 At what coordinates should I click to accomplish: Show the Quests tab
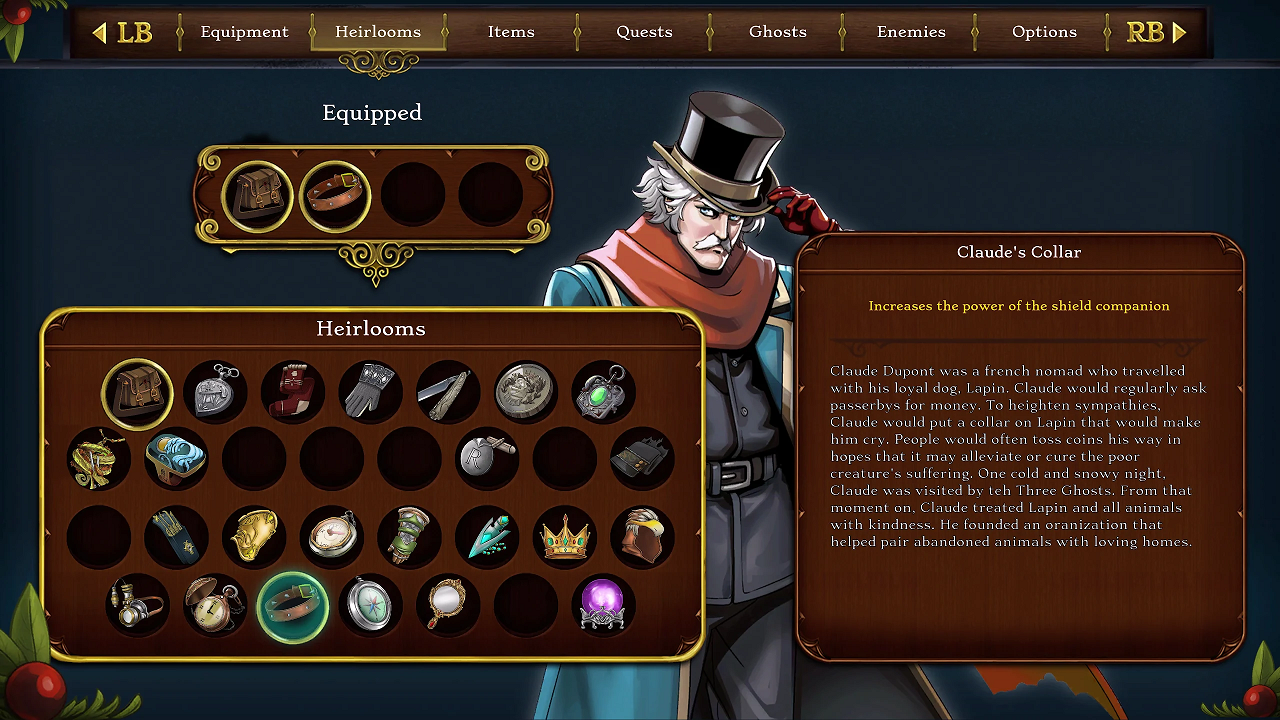coord(644,32)
